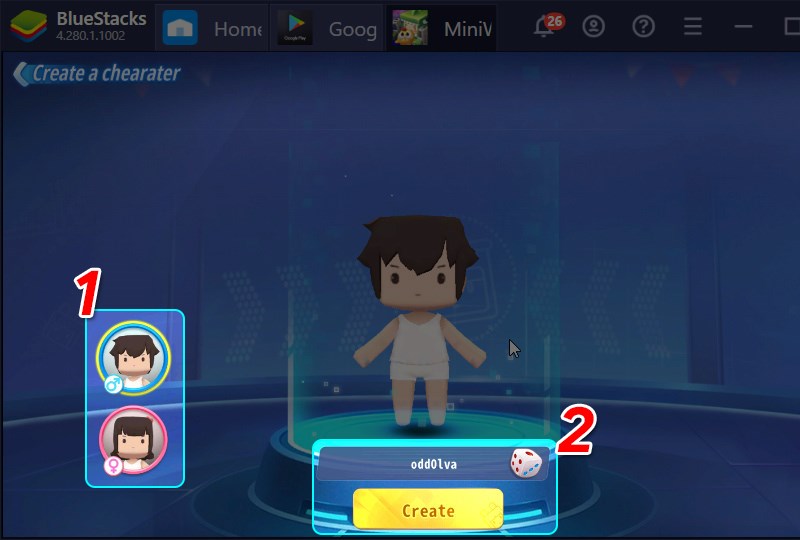800x540 pixels.
Task: Select the male character avatar
Action: (x=133, y=357)
